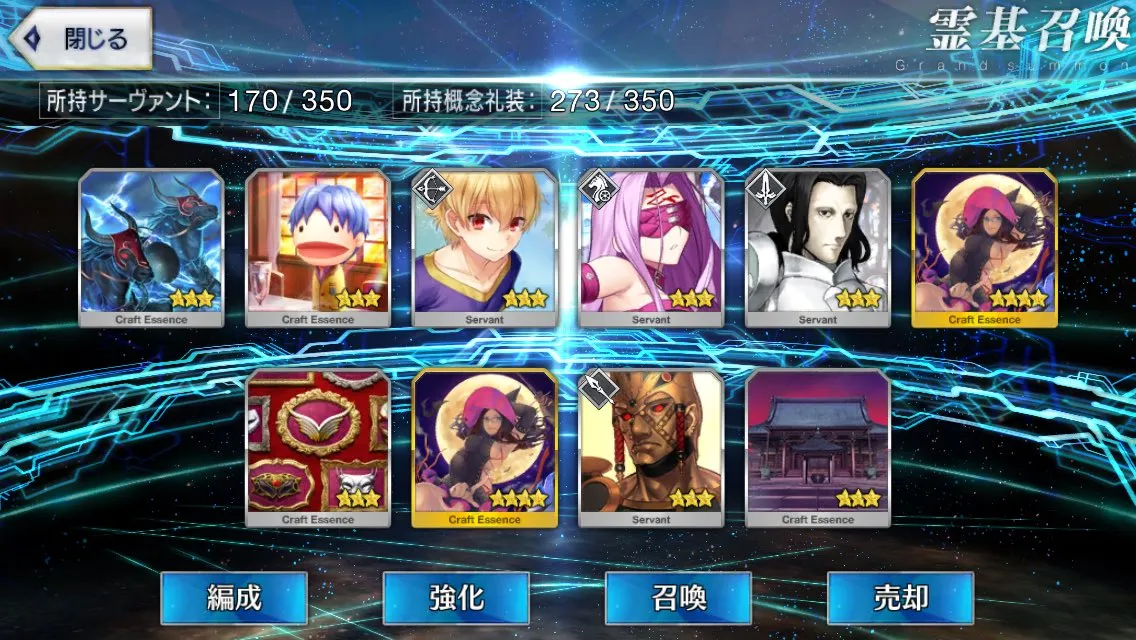
Task: View the golden masked Berserker Servant card
Action: tap(651, 447)
